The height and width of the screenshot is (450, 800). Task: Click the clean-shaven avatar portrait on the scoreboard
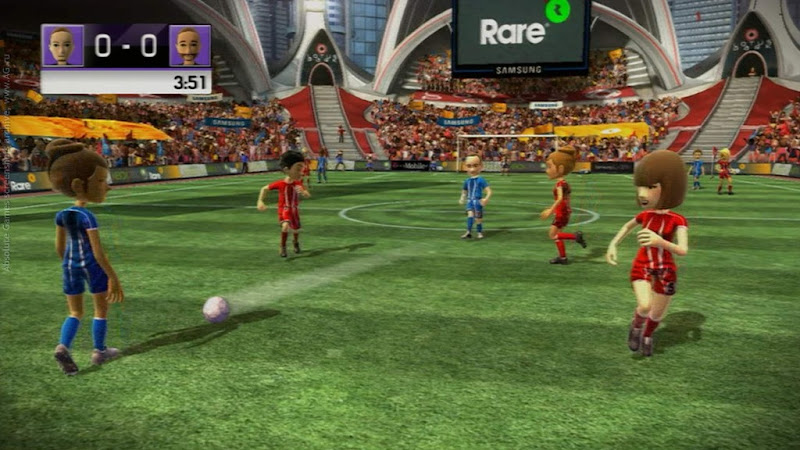[x=63, y=46]
